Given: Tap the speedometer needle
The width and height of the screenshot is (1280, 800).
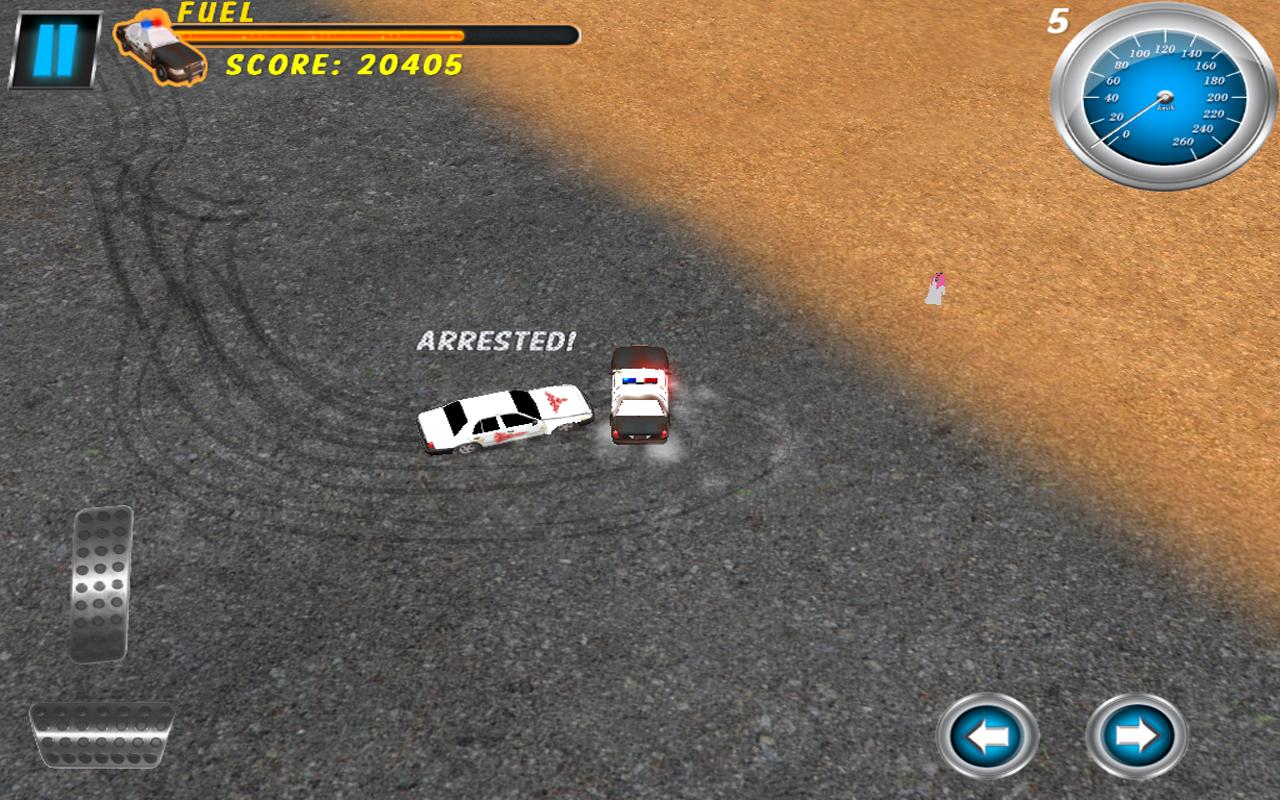Looking at the screenshot, I should [x=1130, y=120].
